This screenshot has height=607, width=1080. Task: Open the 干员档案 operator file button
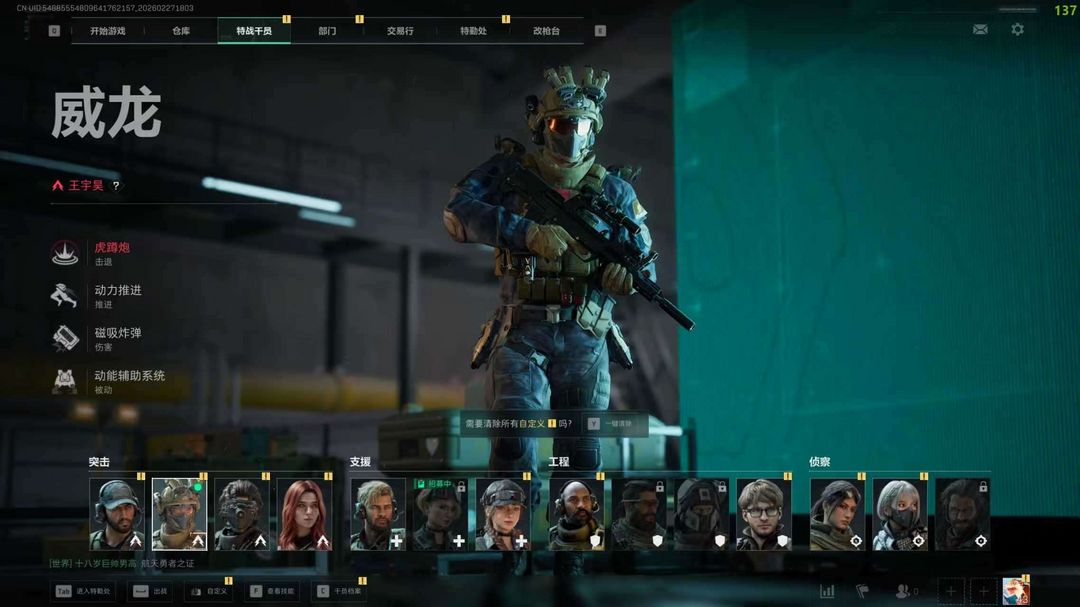point(339,591)
